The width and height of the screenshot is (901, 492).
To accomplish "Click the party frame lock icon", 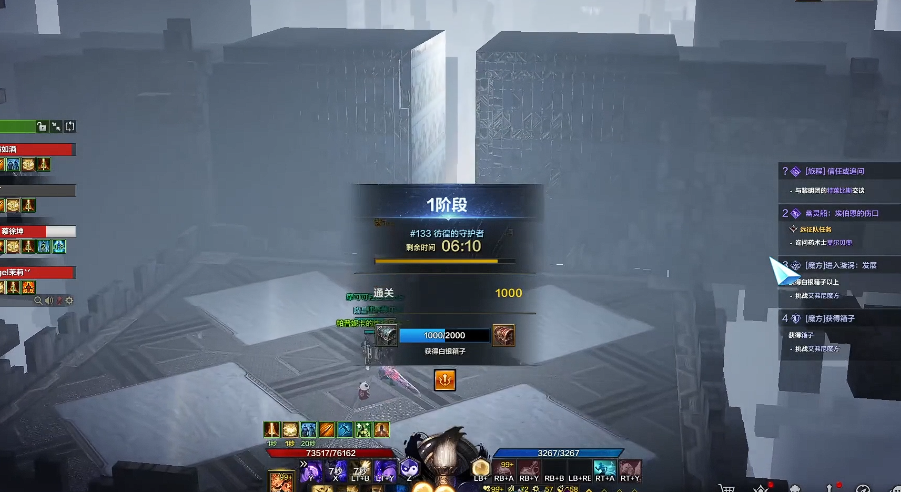I will pyautogui.click(x=42, y=127).
